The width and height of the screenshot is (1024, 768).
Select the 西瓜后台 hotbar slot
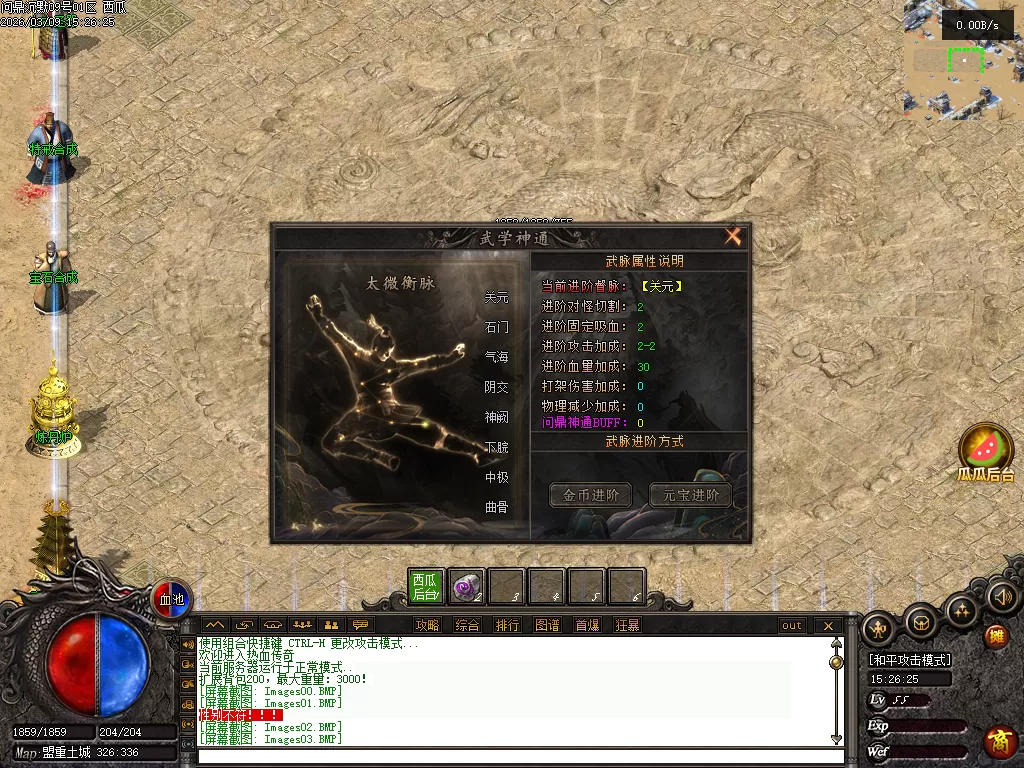pos(425,587)
